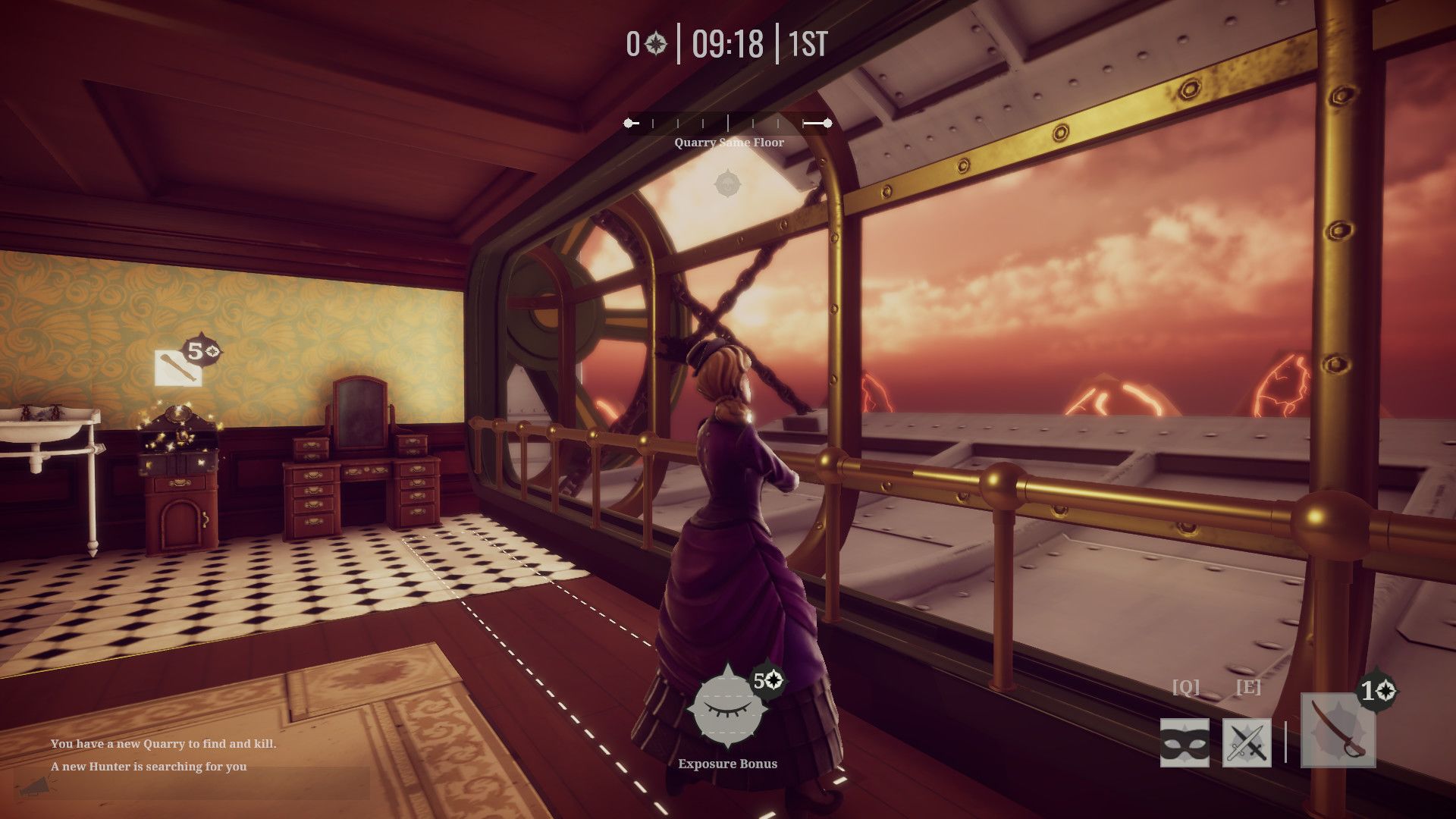
Task: Click the quarry proximity tracker bar
Action: click(x=727, y=123)
